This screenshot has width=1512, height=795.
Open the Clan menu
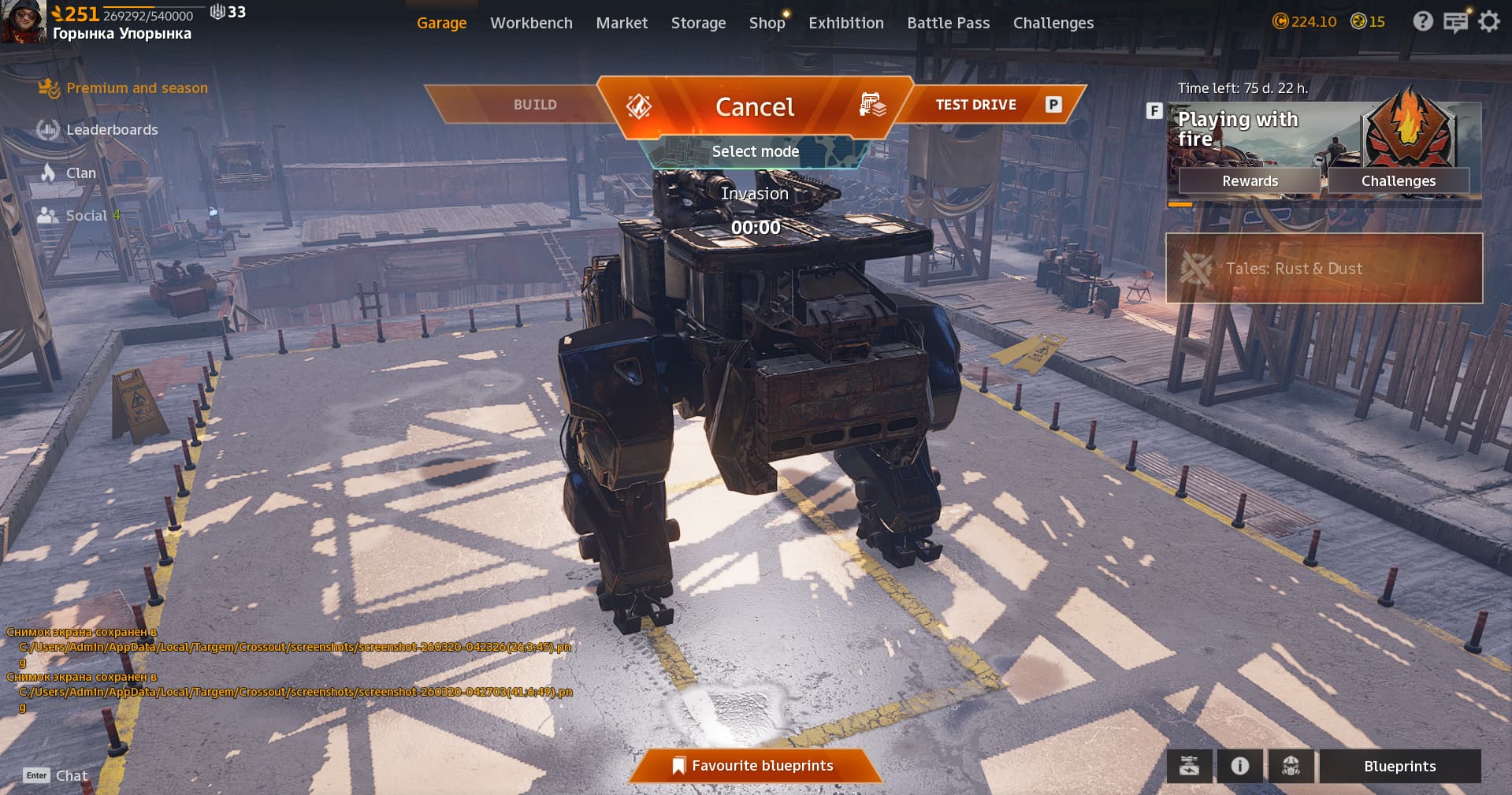point(80,173)
